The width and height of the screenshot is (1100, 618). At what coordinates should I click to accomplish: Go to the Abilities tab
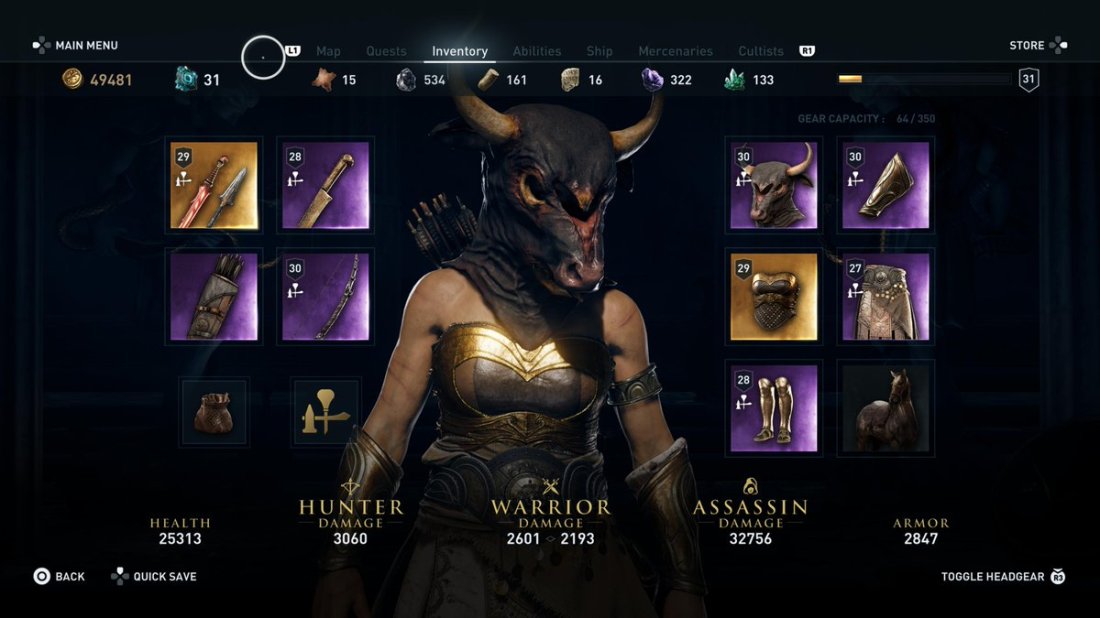pyautogui.click(x=537, y=51)
